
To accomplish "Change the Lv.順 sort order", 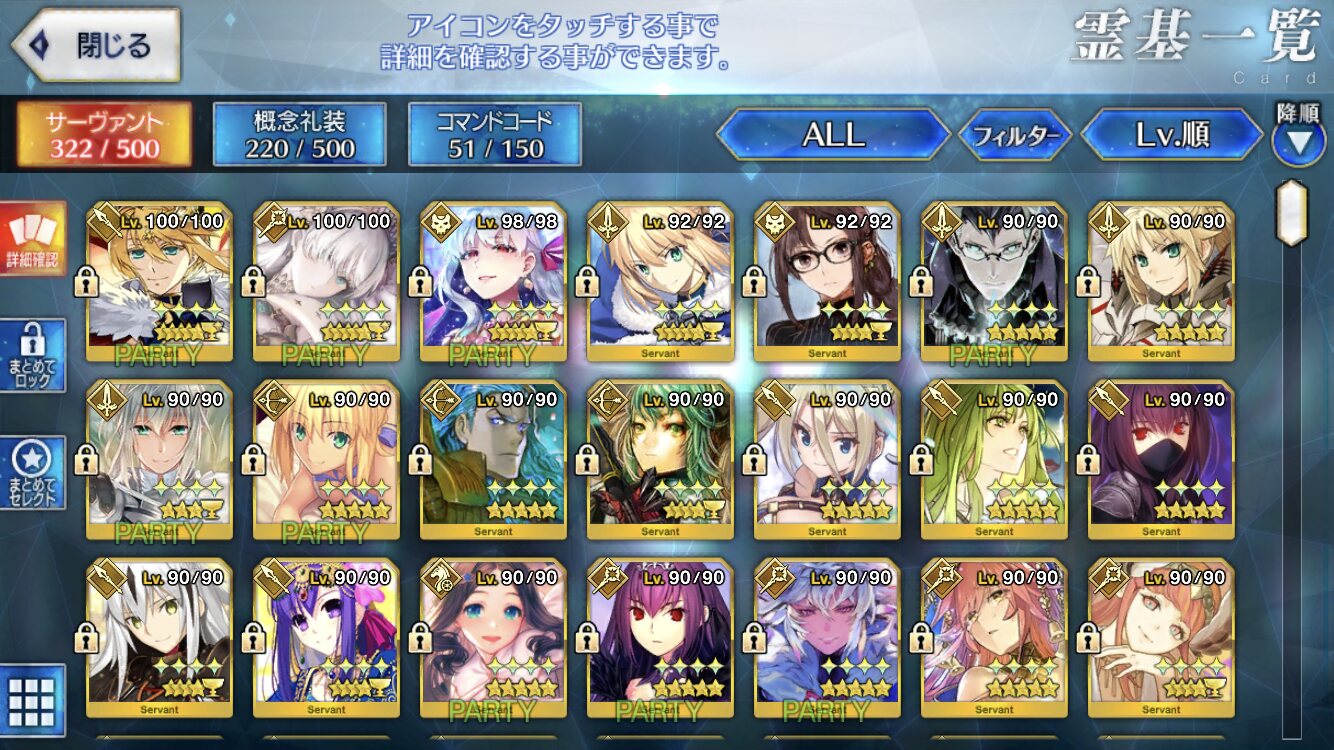I will pos(1173,135).
